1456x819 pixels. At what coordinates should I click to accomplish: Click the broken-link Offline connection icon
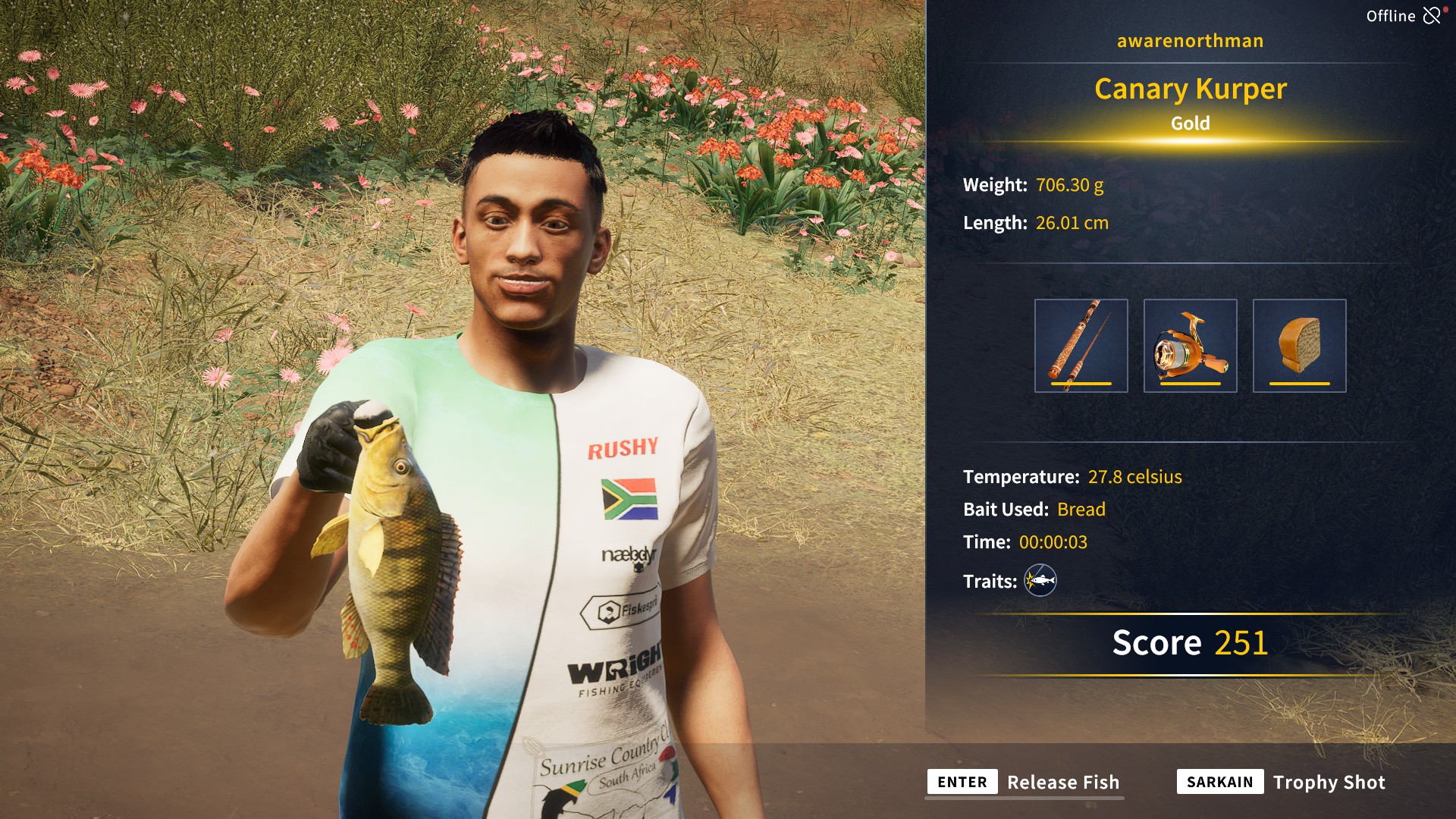(1432, 14)
